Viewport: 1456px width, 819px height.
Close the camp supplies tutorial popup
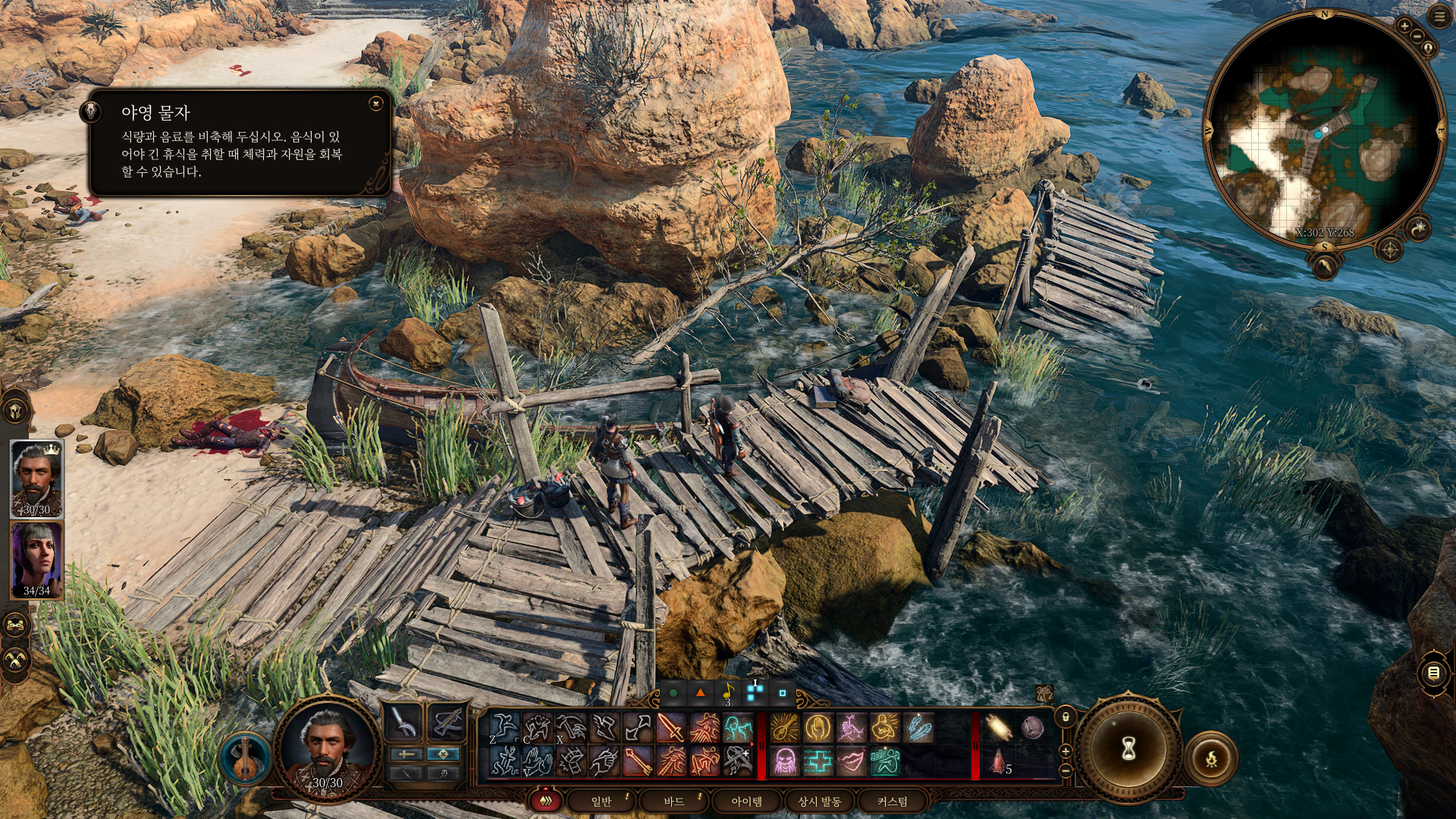click(x=375, y=104)
